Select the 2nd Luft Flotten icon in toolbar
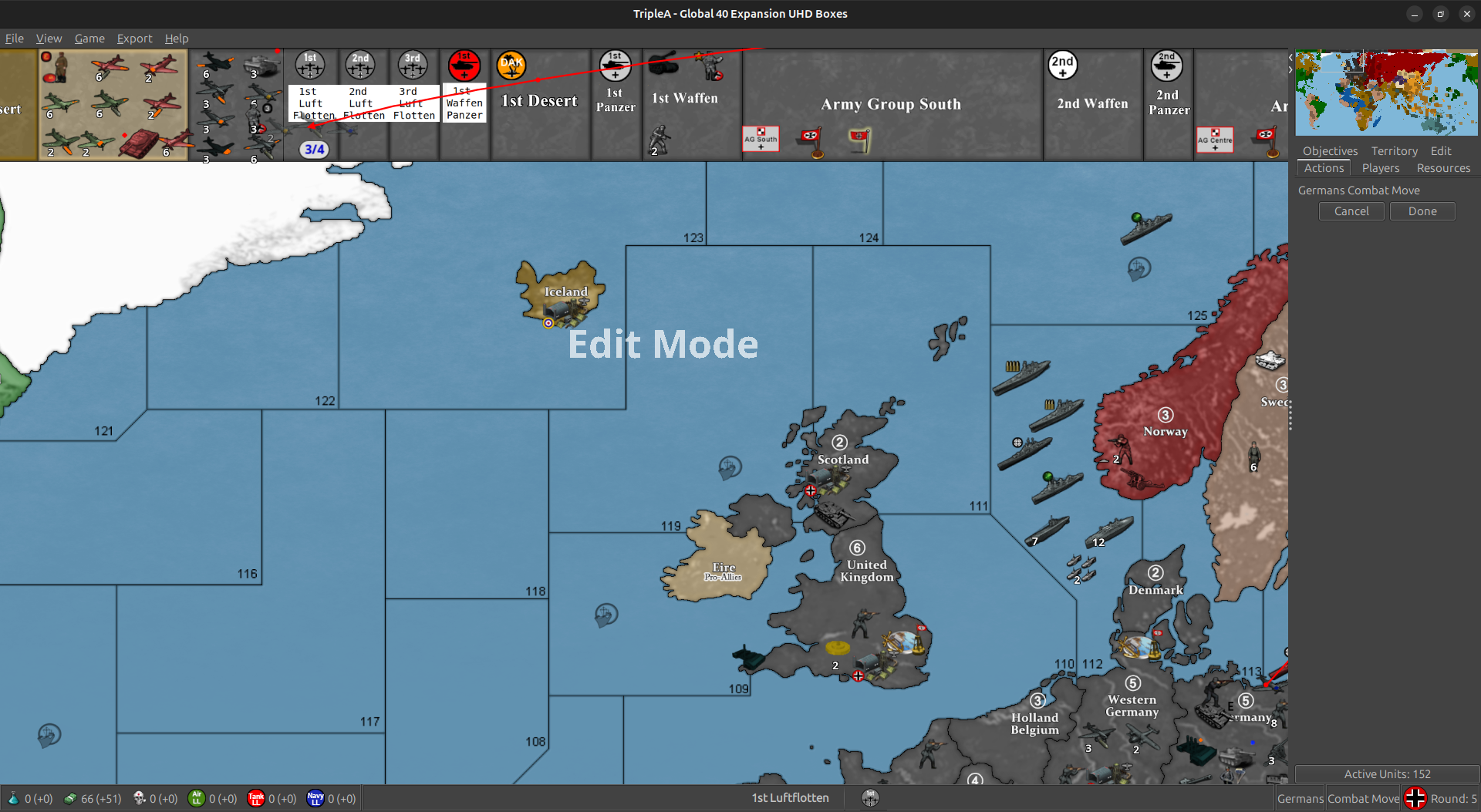Image resolution: width=1481 pixels, height=812 pixels. pos(359,66)
